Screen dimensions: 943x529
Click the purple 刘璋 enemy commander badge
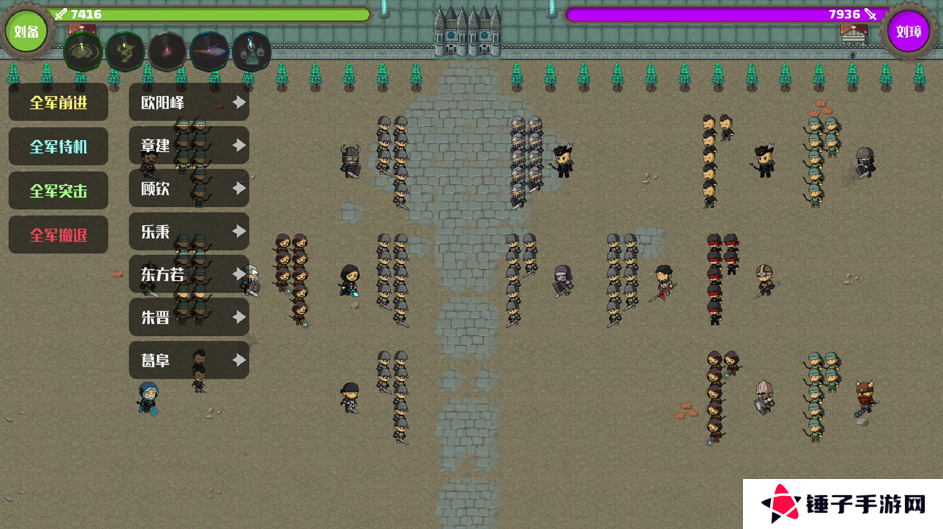pos(908,31)
